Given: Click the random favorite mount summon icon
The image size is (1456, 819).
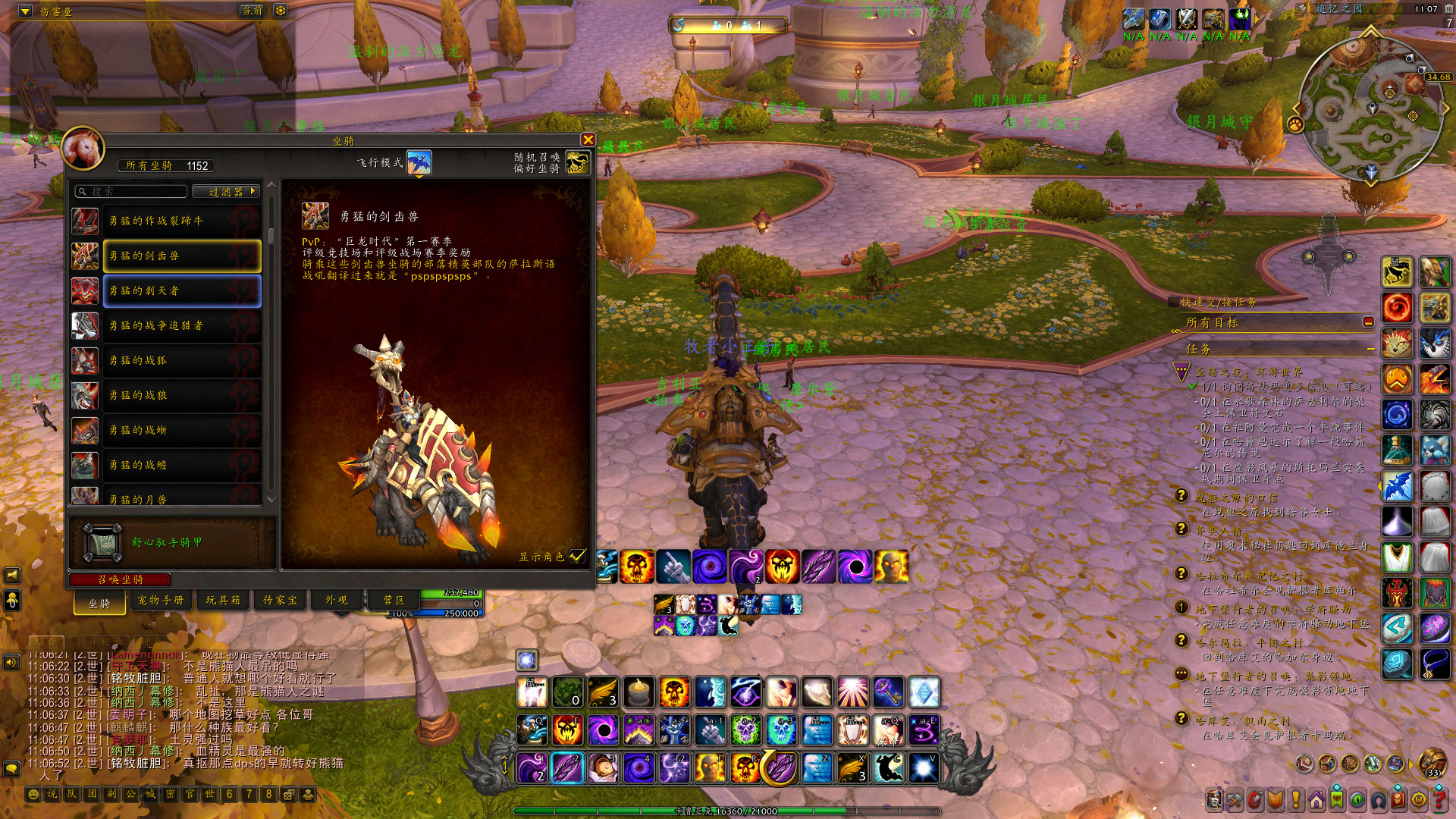Looking at the screenshot, I should [577, 162].
